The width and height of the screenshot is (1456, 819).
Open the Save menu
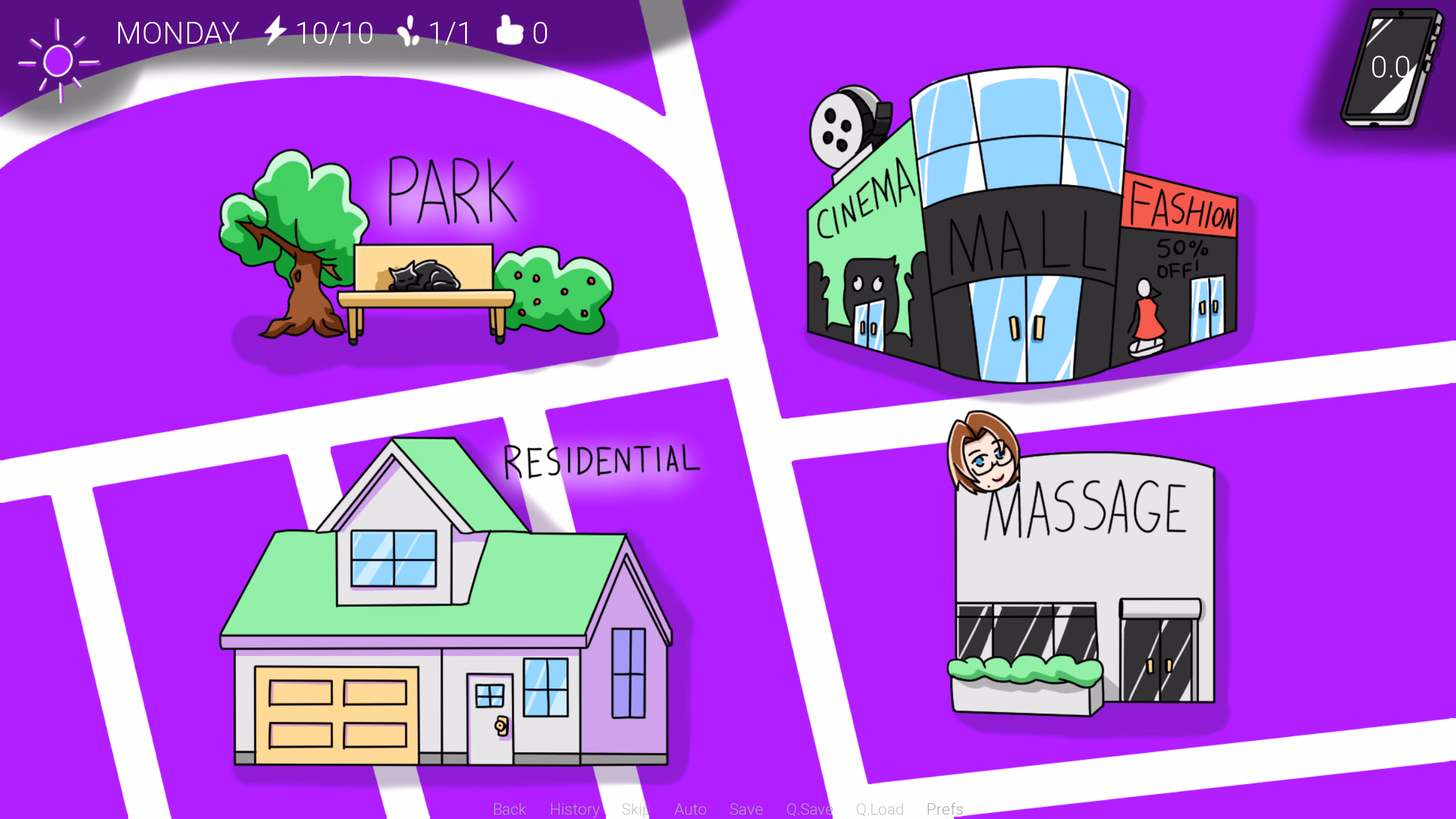click(x=746, y=809)
